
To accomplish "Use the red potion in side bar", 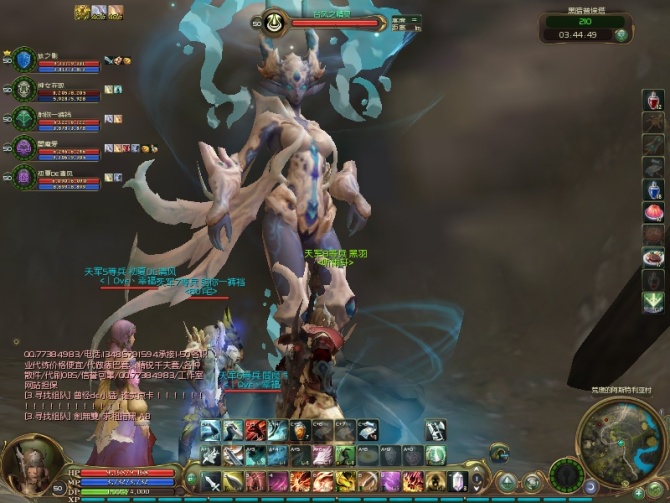I will click(652, 101).
